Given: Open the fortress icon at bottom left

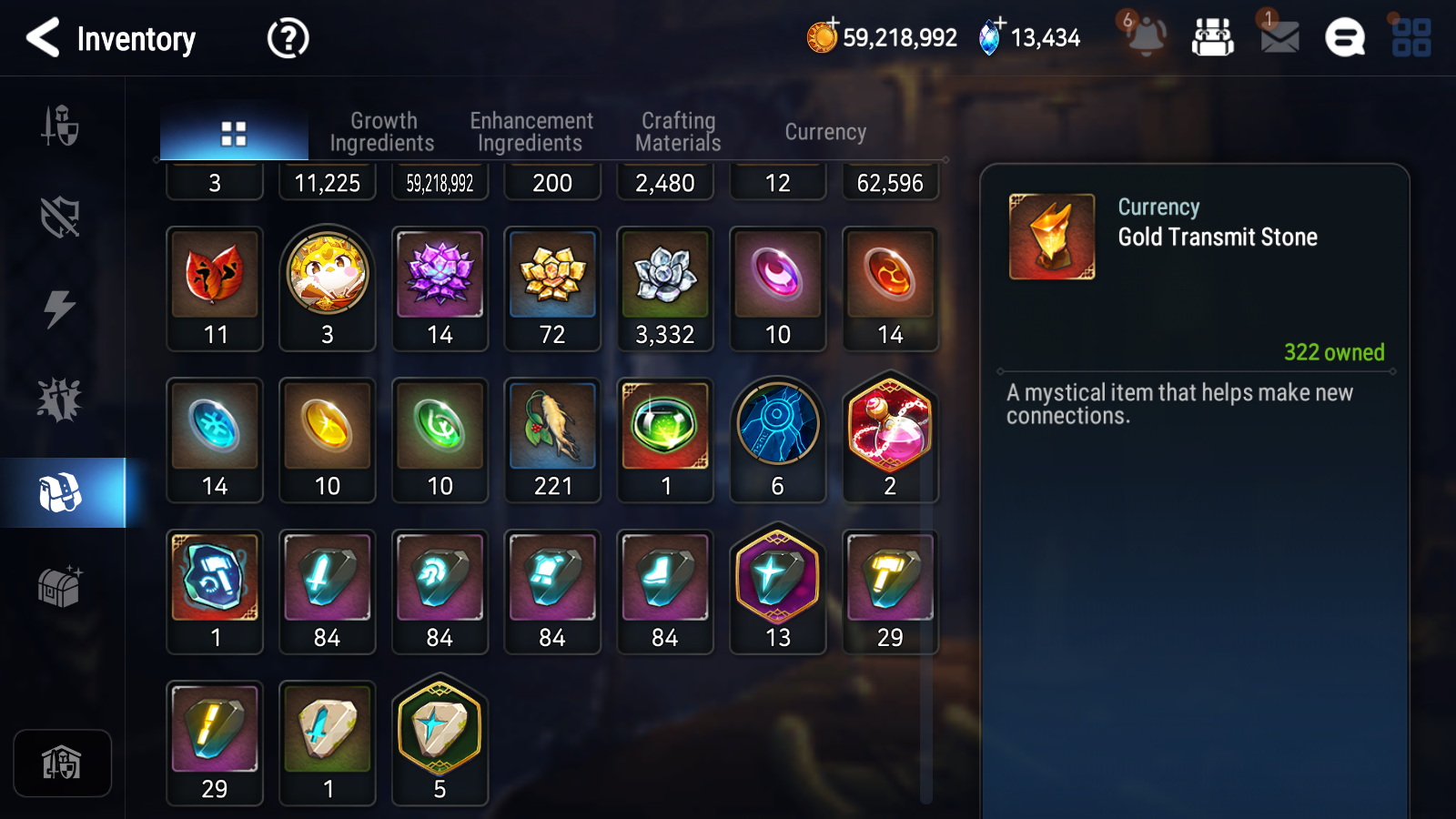Looking at the screenshot, I should pos(62,764).
